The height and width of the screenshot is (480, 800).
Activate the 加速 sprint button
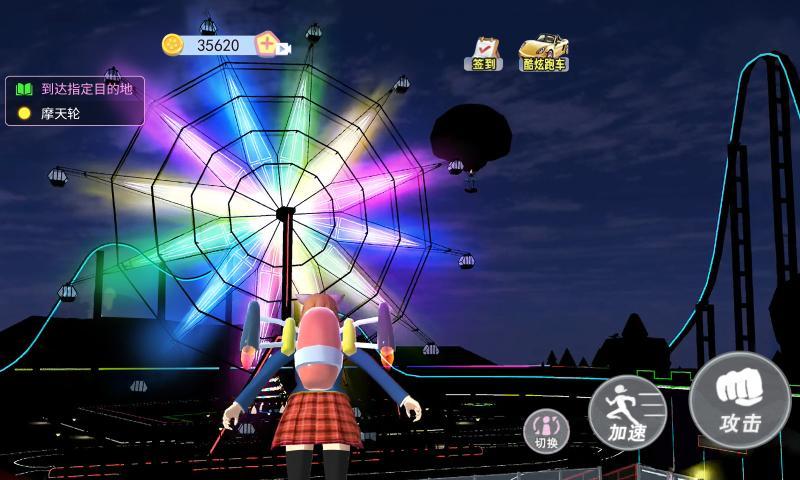tap(627, 413)
